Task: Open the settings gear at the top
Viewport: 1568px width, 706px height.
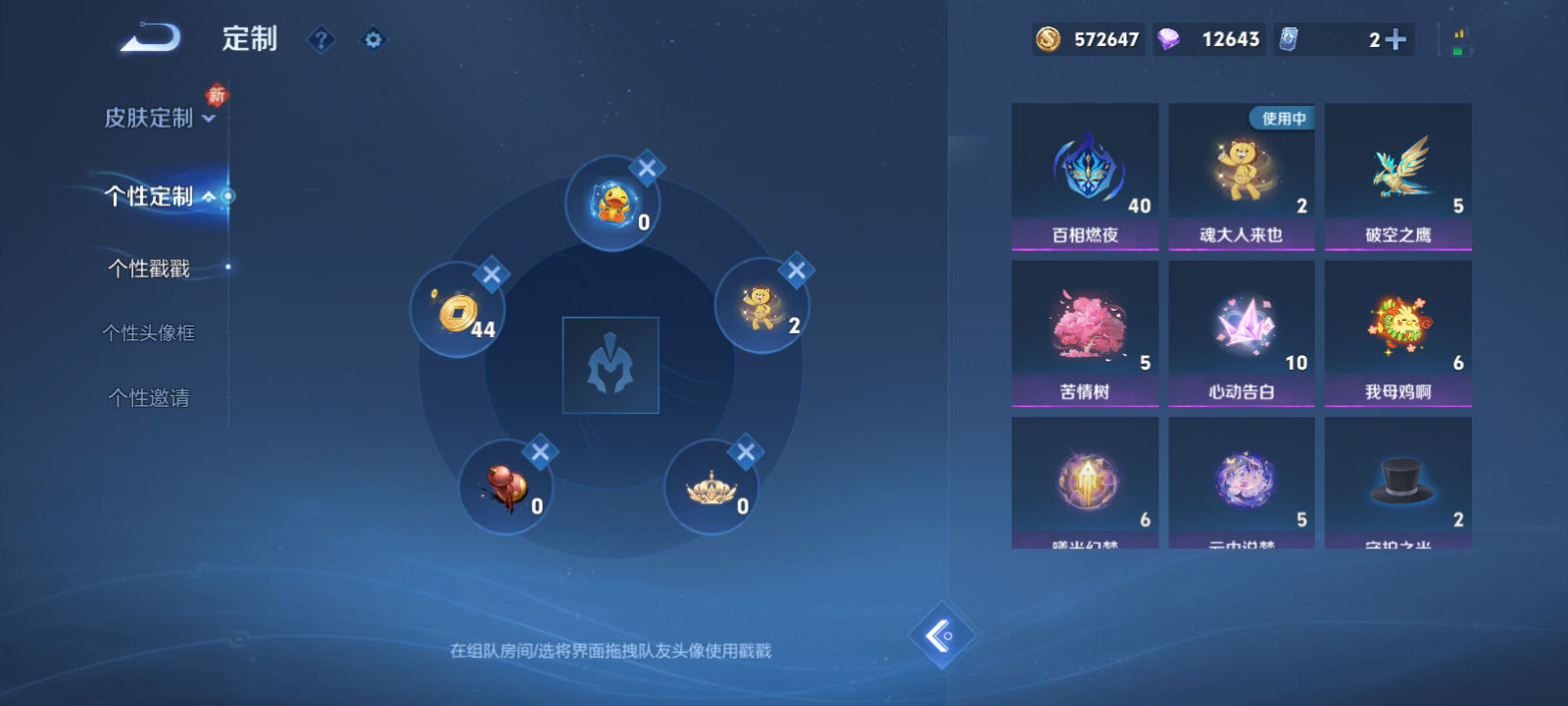Action: coord(373,39)
